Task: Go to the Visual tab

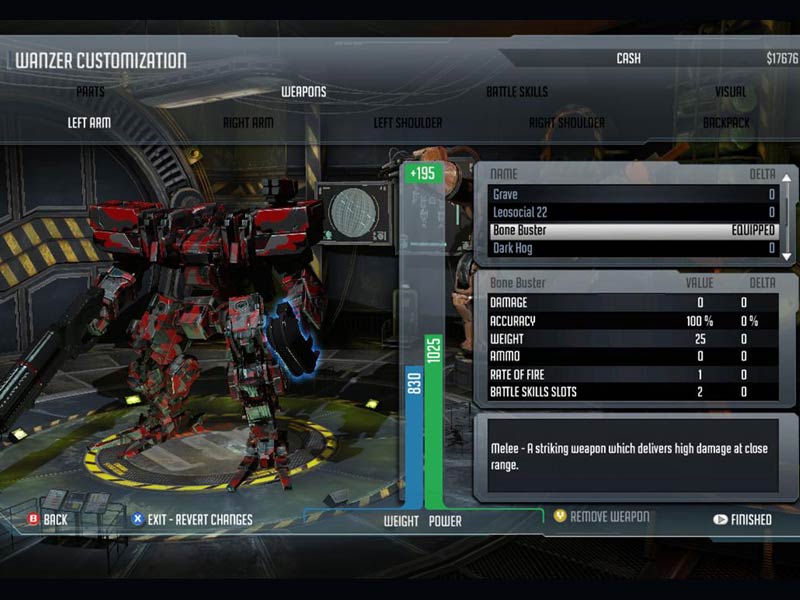Action: [x=730, y=92]
